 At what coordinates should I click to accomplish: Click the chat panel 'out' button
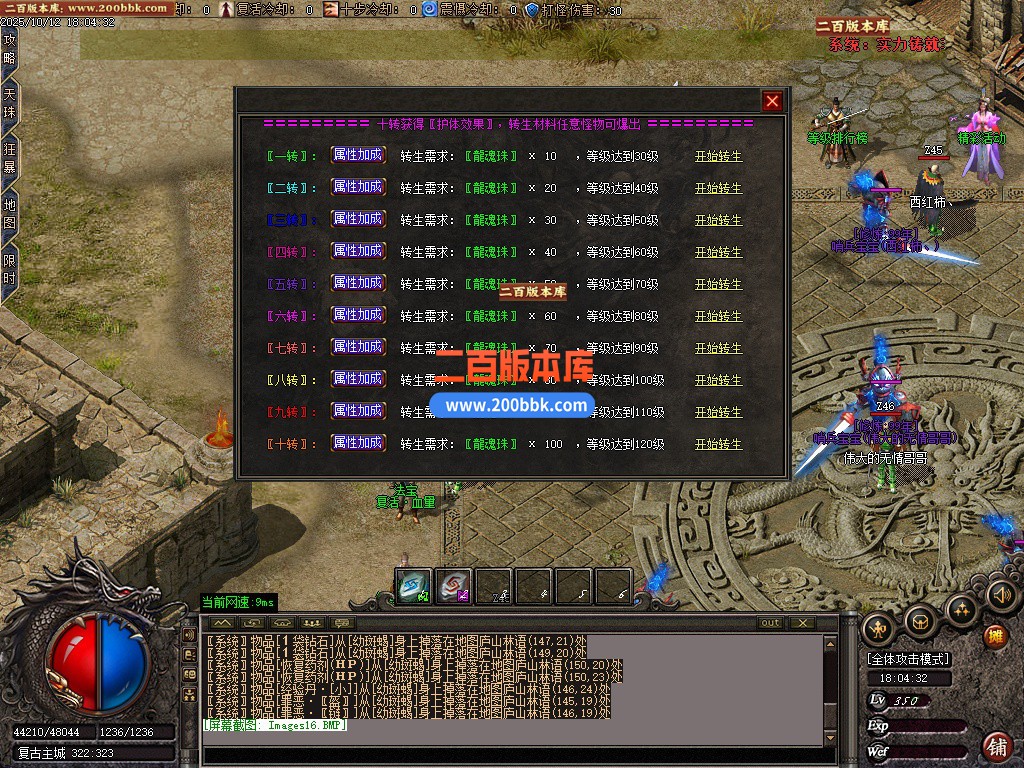tap(769, 623)
